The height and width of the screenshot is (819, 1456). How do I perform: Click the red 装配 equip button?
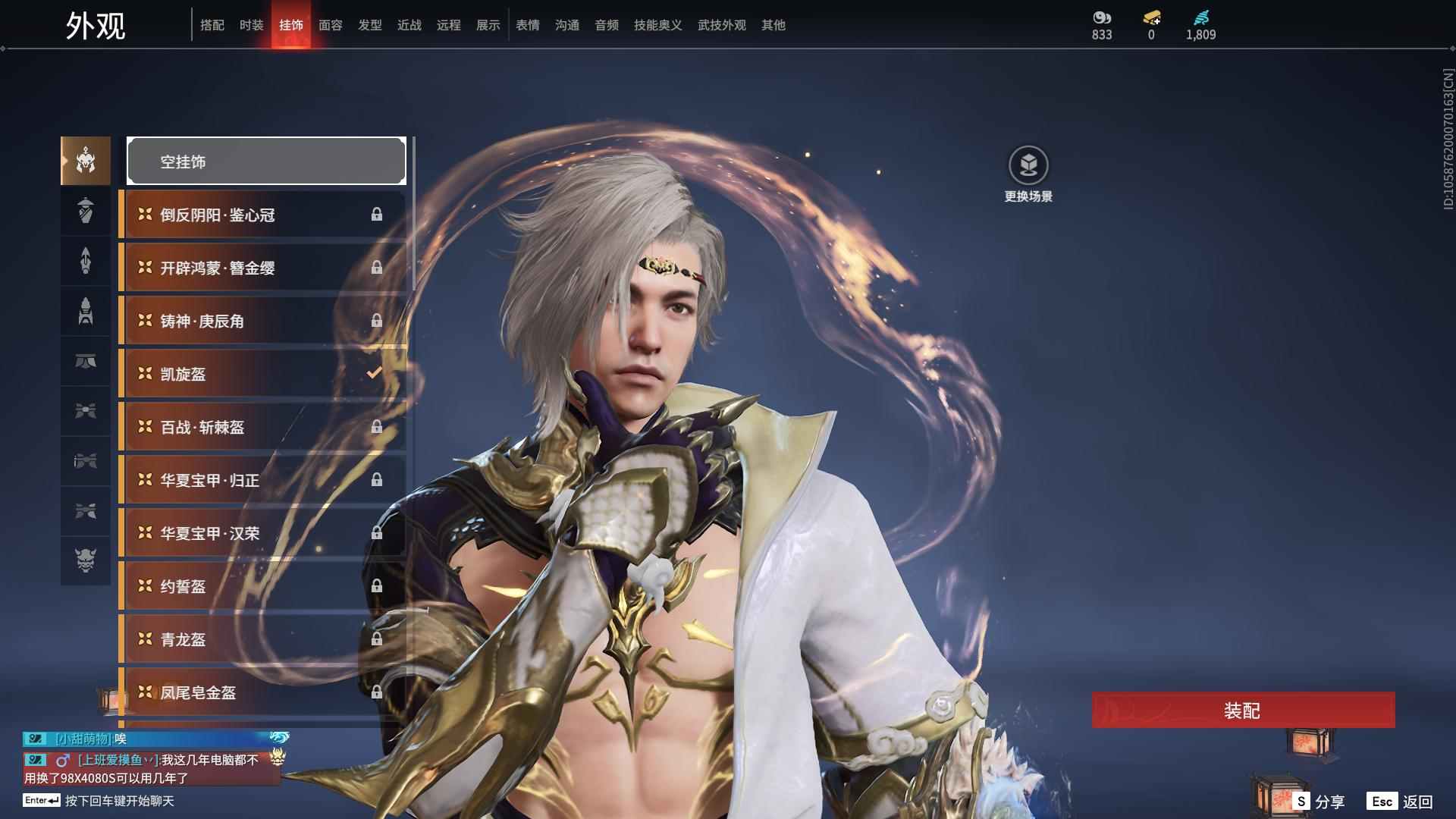pos(1243,711)
